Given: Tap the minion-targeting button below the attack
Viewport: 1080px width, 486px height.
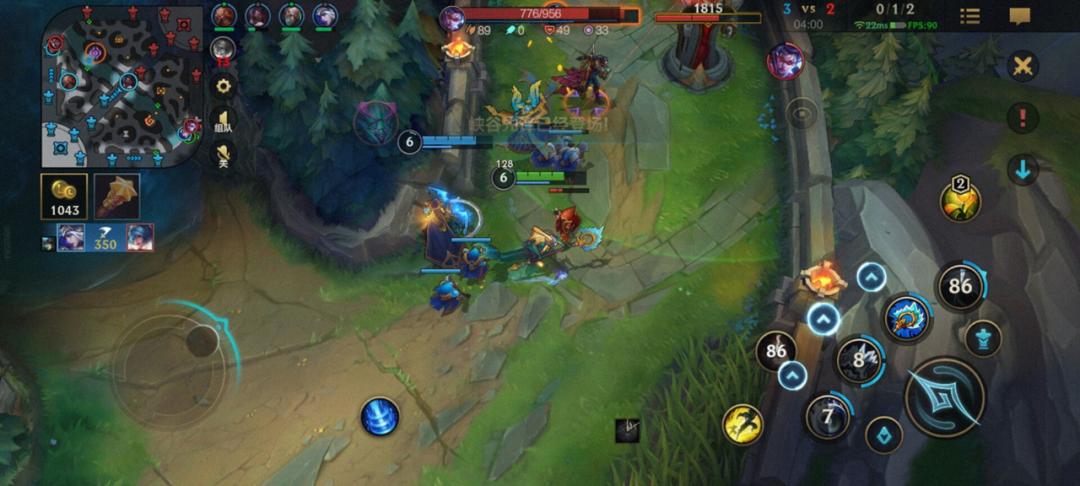Looking at the screenshot, I should click(884, 435).
